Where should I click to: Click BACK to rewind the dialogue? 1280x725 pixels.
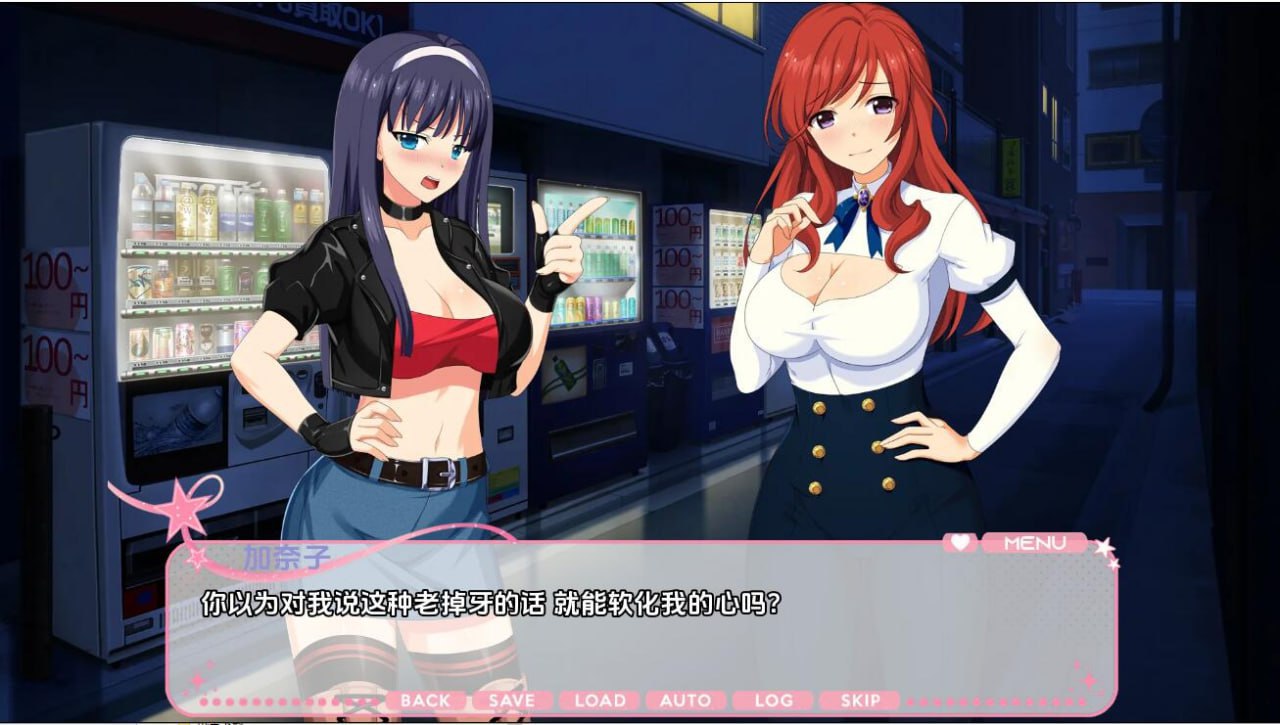tap(427, 700)
